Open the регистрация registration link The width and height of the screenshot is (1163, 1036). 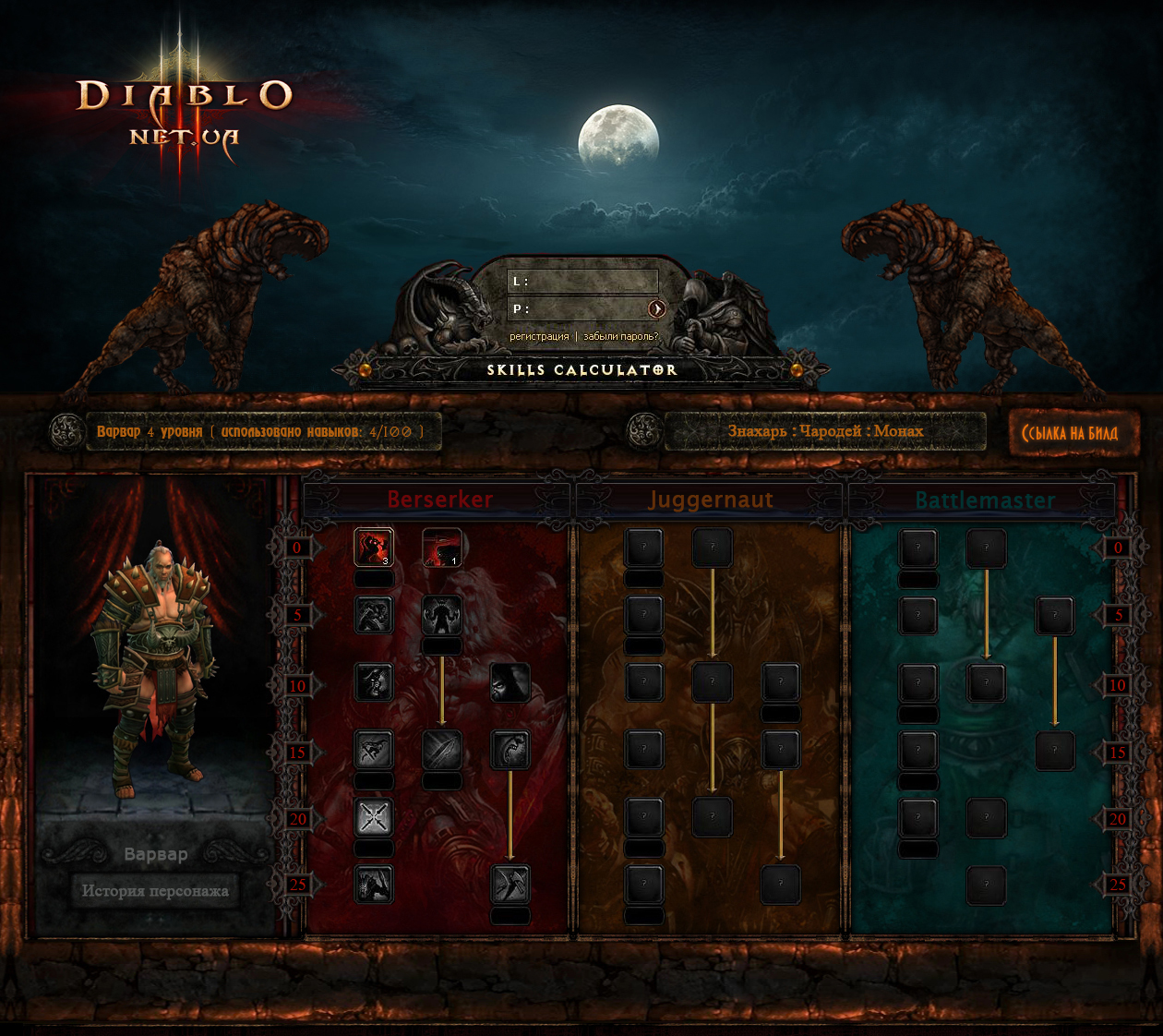coord(539,337)
